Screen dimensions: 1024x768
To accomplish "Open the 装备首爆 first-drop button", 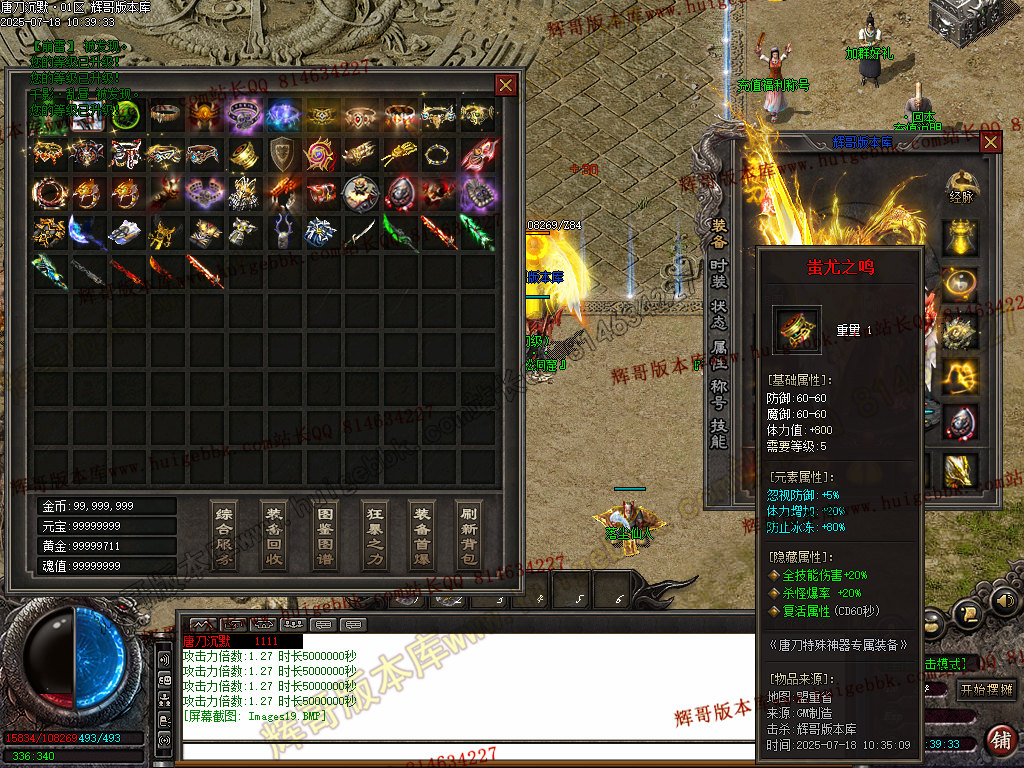I will pyautogui.click(x=422, y=535).
